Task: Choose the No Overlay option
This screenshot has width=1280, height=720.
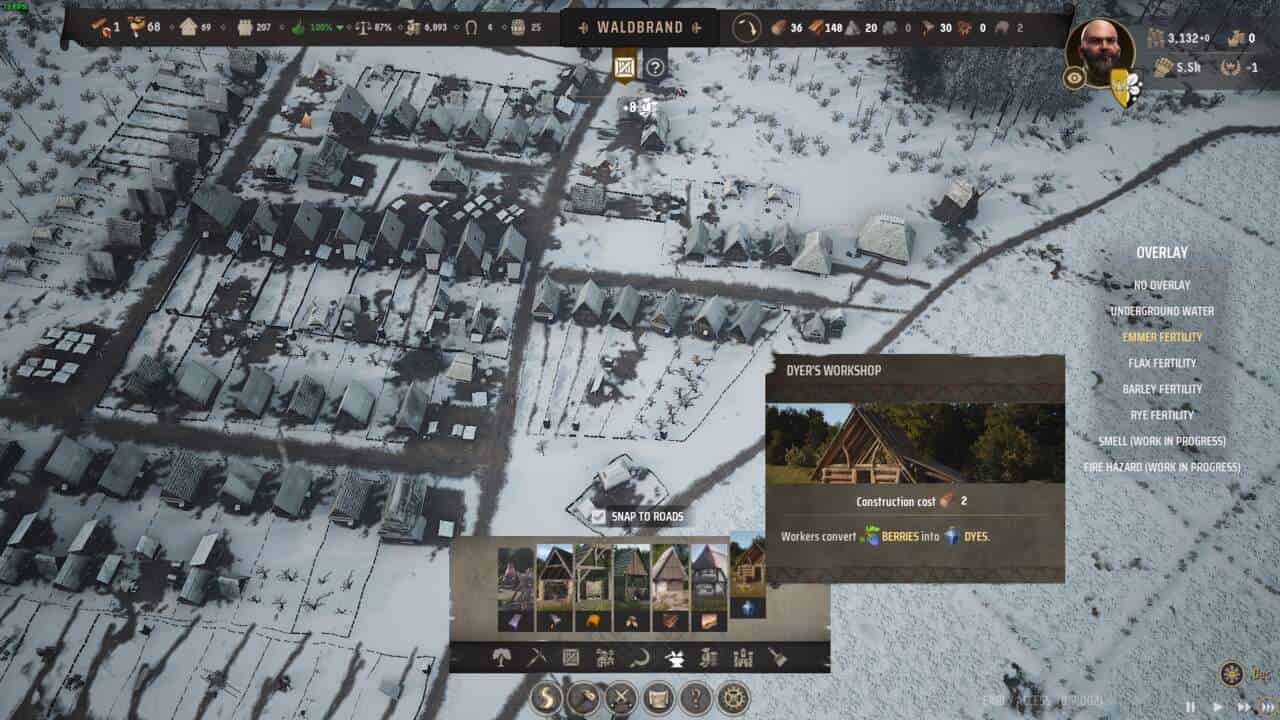Action: coord(1162,285)
